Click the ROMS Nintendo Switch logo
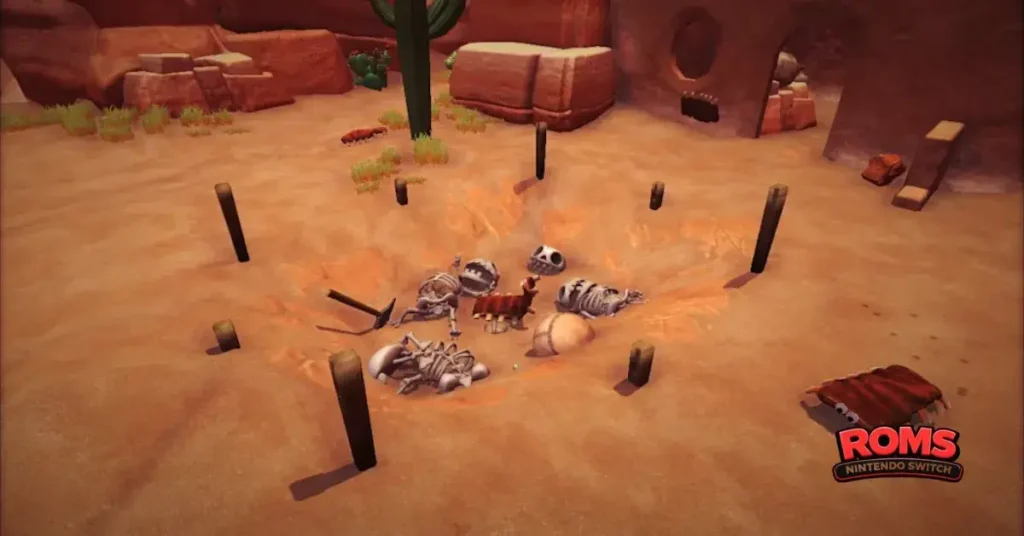This screenshot has width=1024, height=536. tap(897, 453)
